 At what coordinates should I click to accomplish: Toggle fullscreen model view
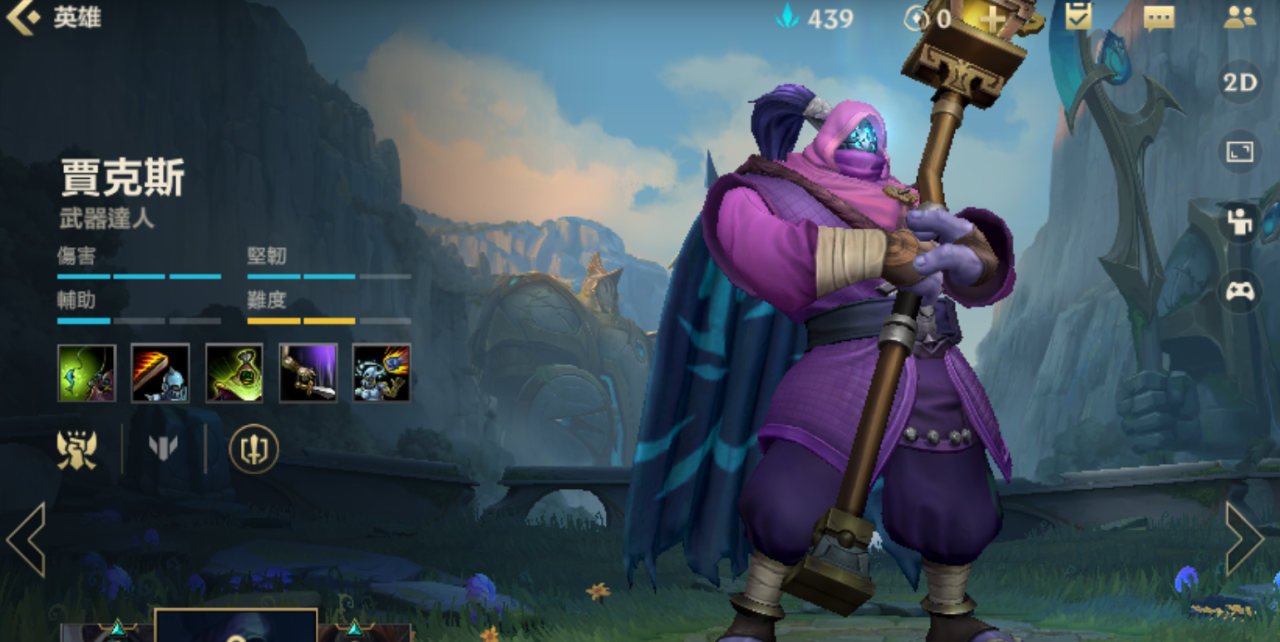coord(1240,152)
